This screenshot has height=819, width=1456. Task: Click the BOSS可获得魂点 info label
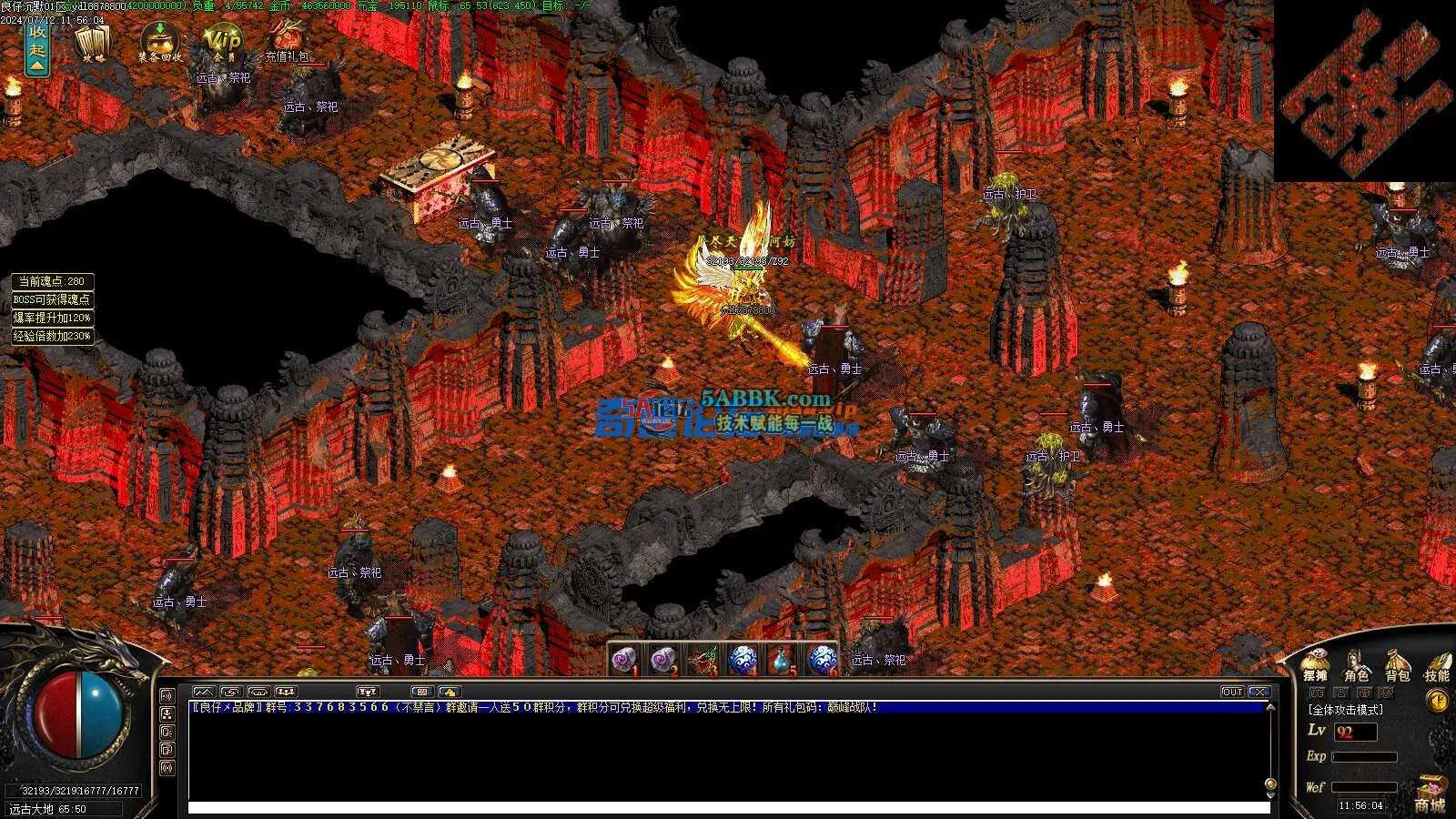click(x=52, y=299)
